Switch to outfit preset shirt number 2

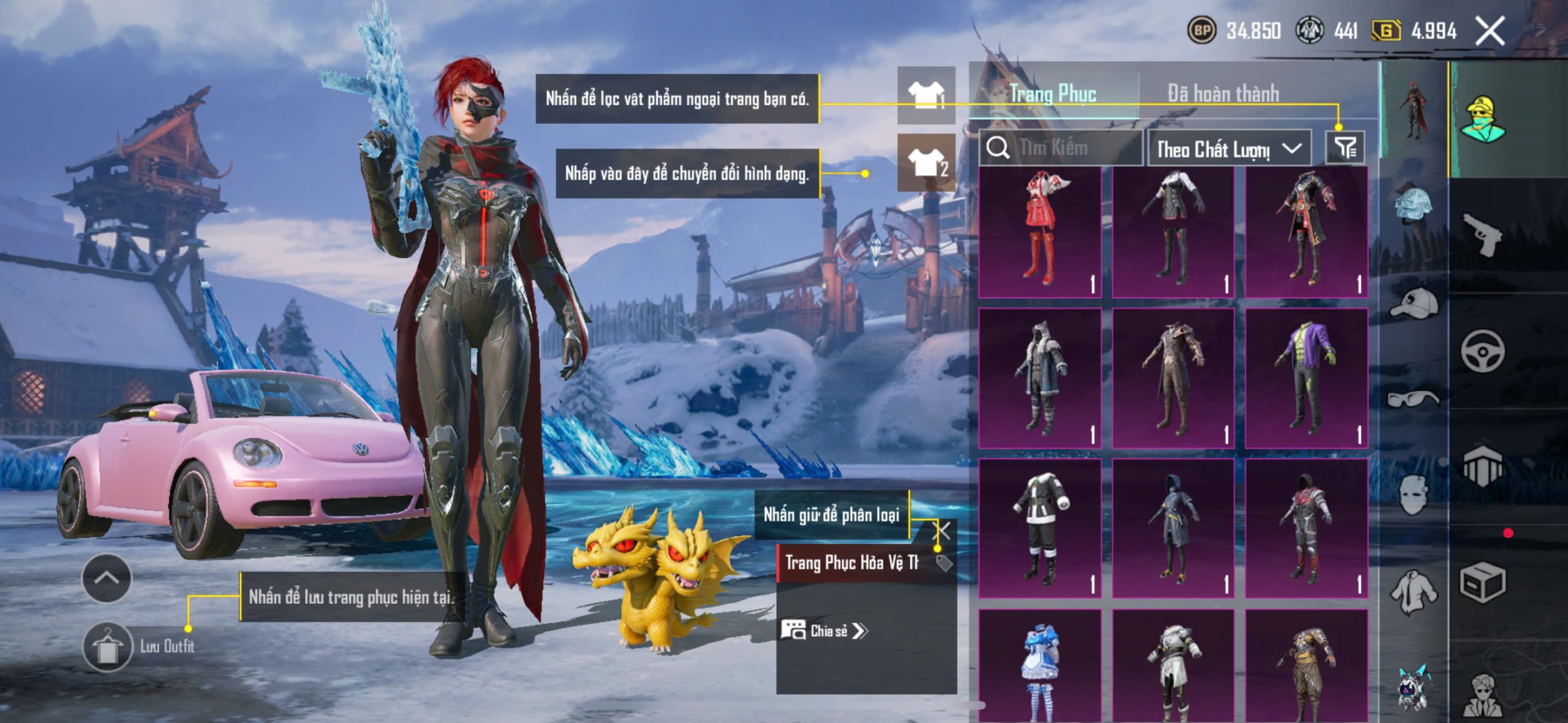point(926,163)
